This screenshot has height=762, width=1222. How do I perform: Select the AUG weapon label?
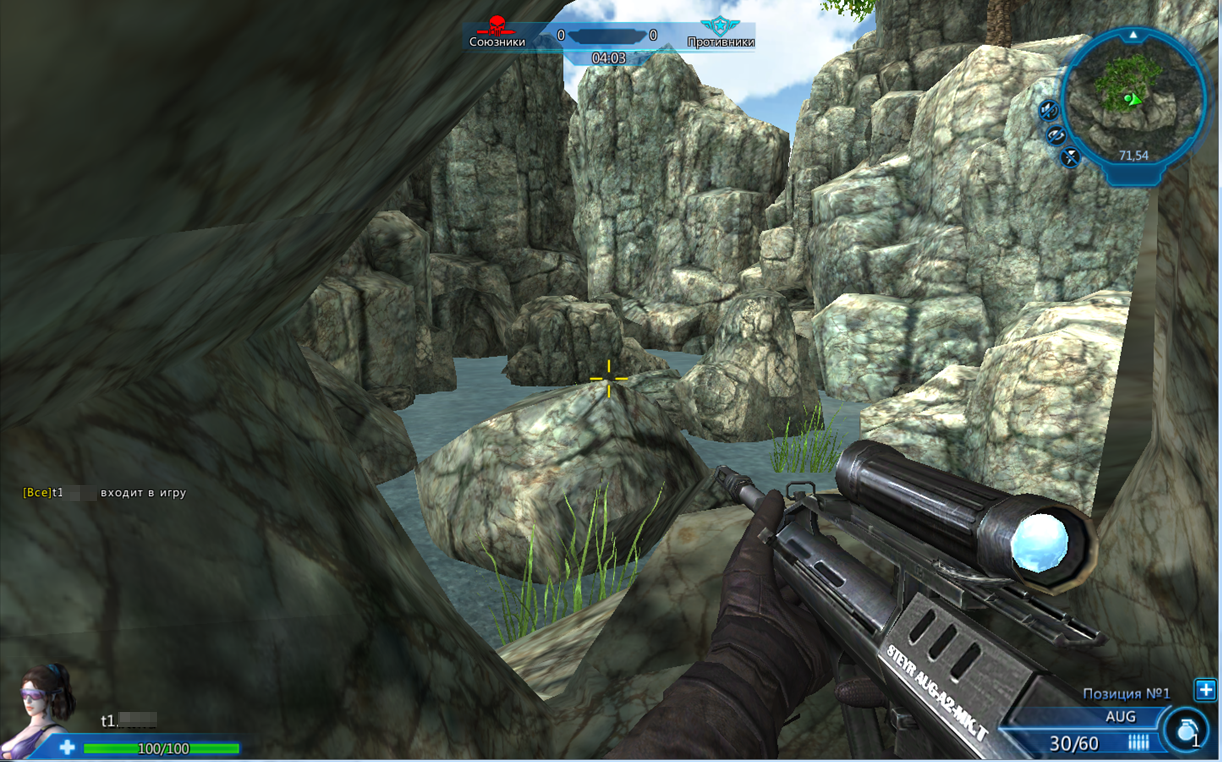point(1120,717)
